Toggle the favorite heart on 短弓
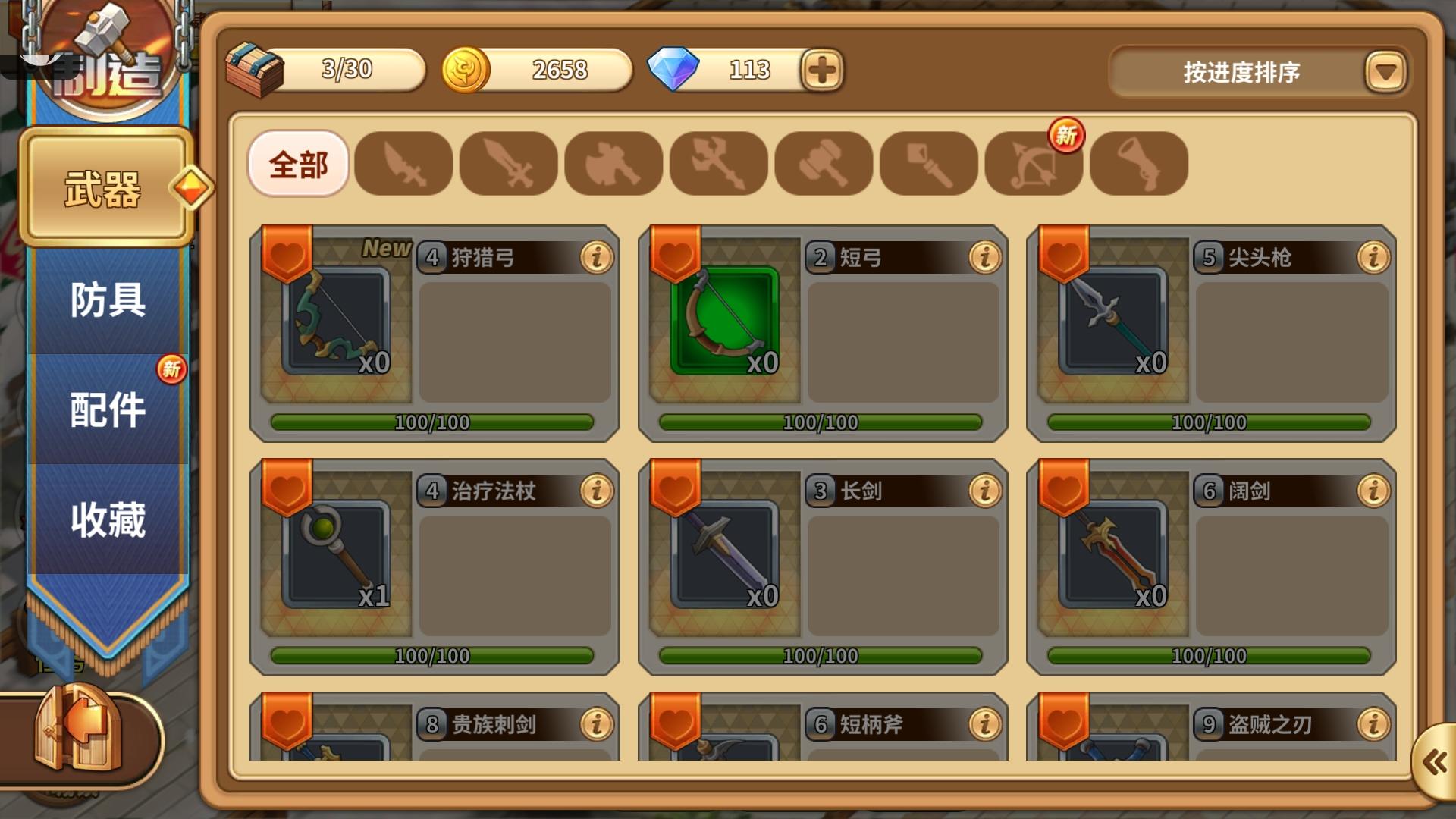 (x=675, y=256)
